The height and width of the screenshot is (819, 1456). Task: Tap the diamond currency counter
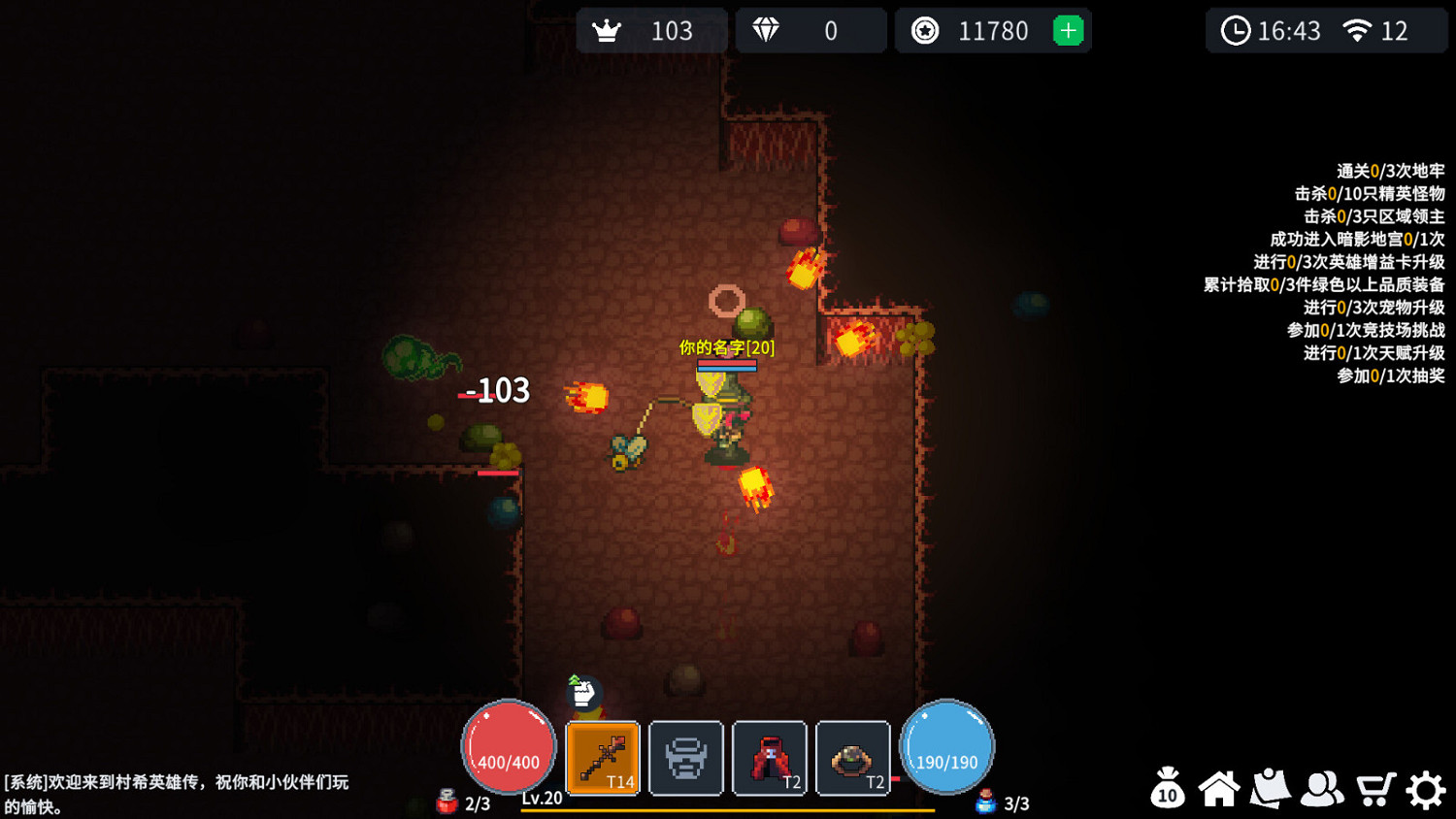pos(810,31)
